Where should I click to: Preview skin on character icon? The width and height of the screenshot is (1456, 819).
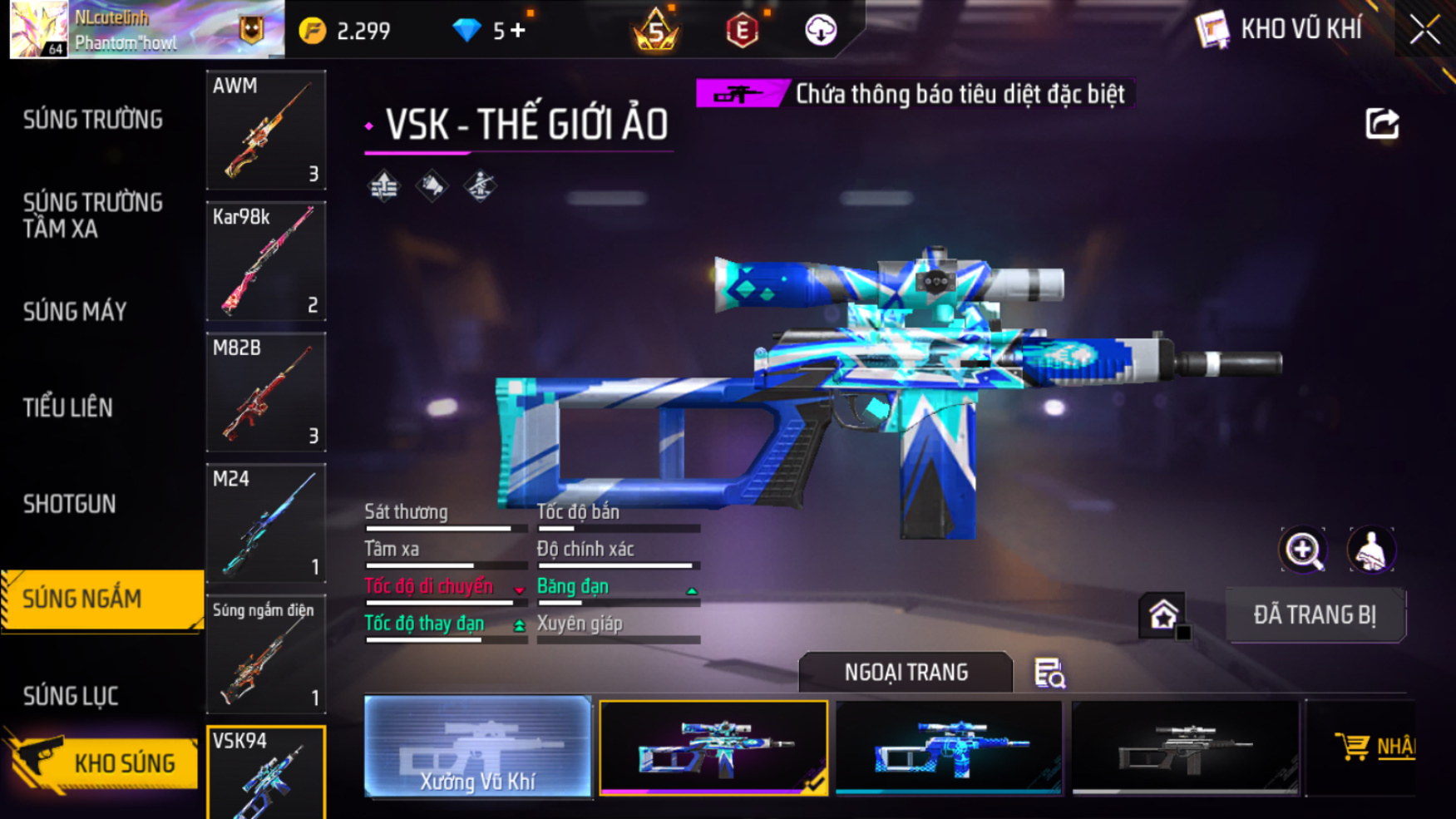[x=1370, y=550]
